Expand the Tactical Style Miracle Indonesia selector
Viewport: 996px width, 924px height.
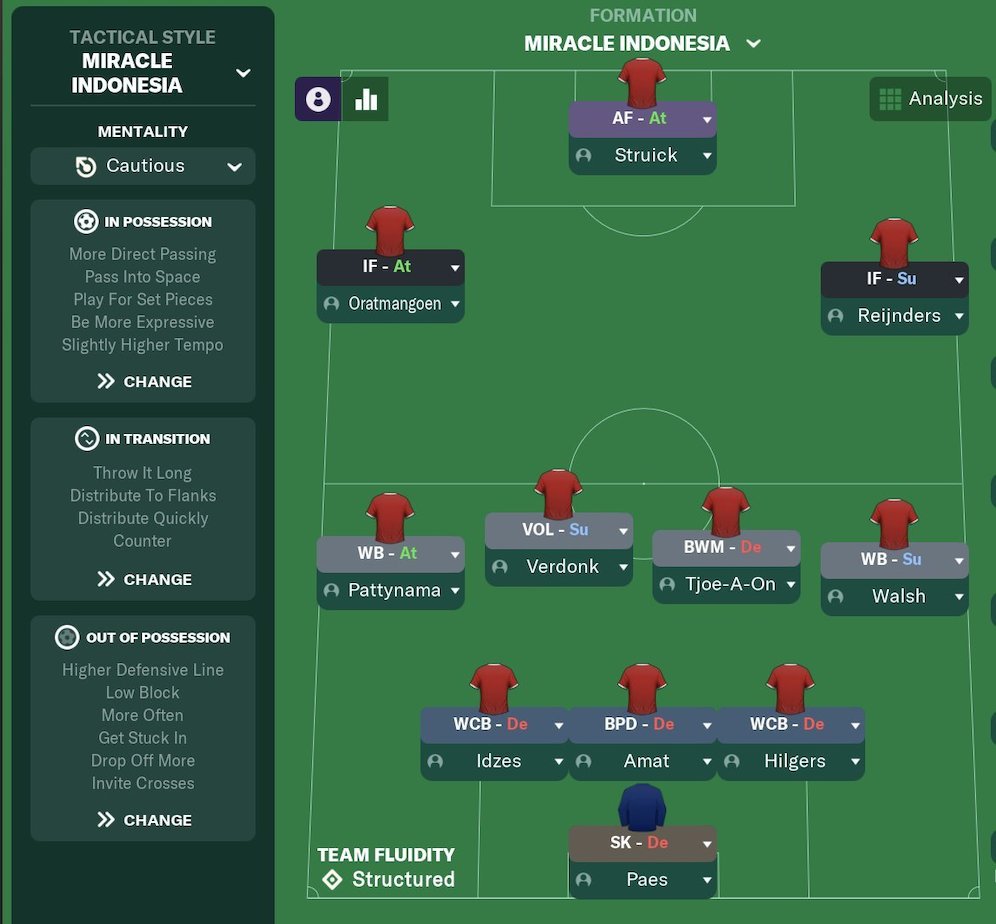(x=242, y=73)
